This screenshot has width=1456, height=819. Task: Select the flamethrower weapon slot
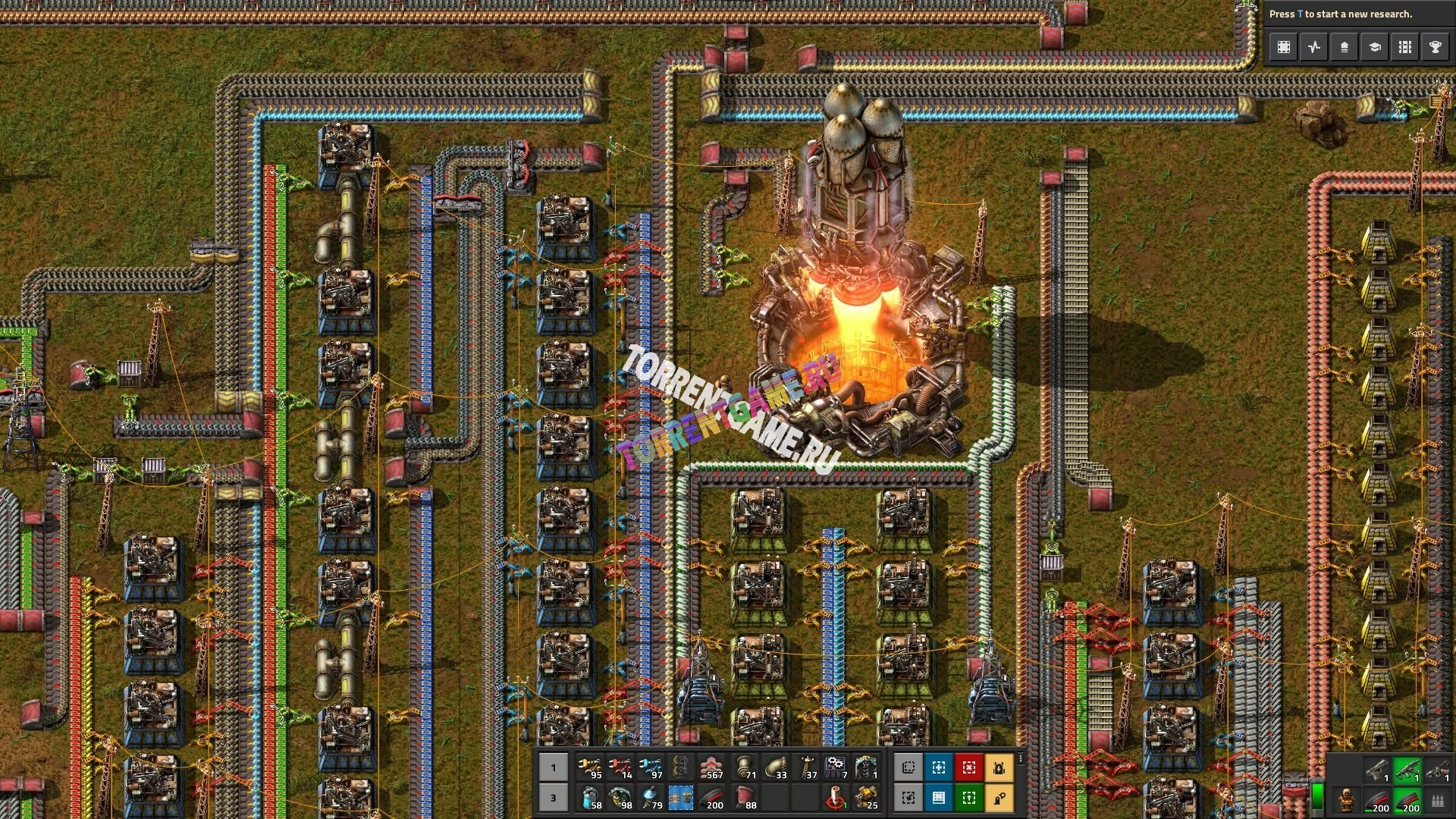pyautogui.click(x=1437, y=770)
